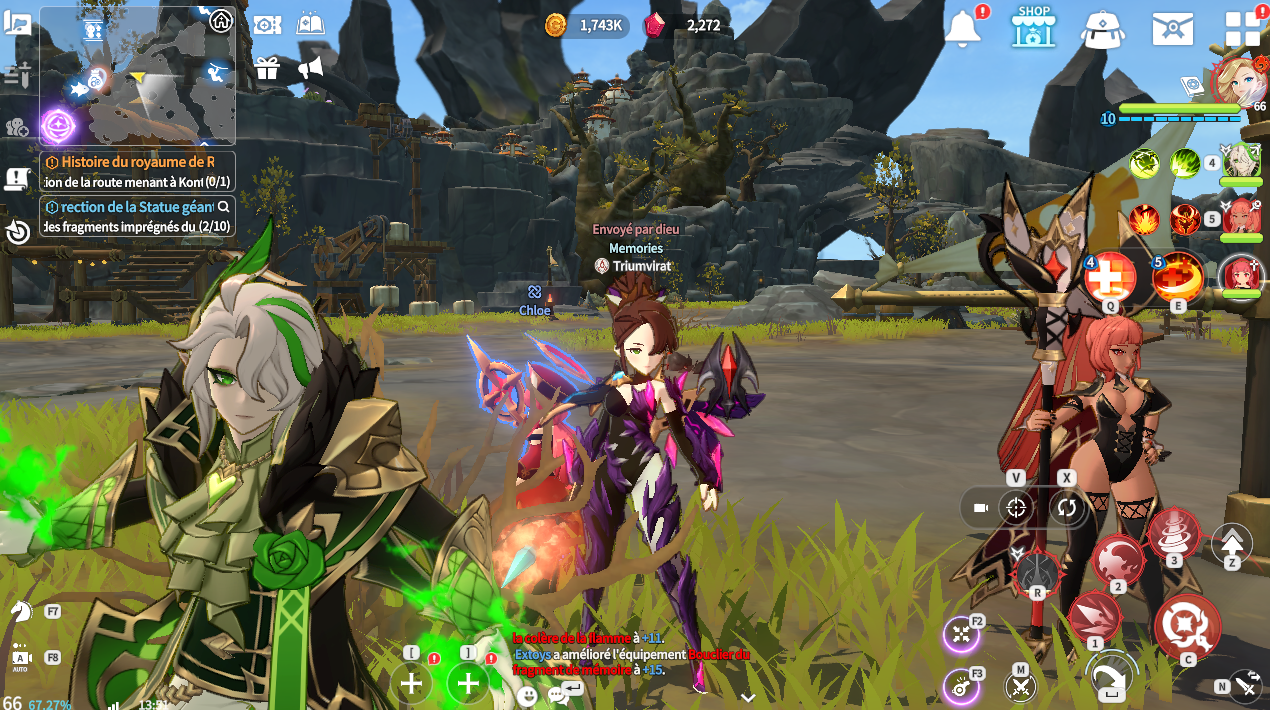Use the red cross healing skill
This screenshot has width=1270, height=710.
coord(1110,277)
